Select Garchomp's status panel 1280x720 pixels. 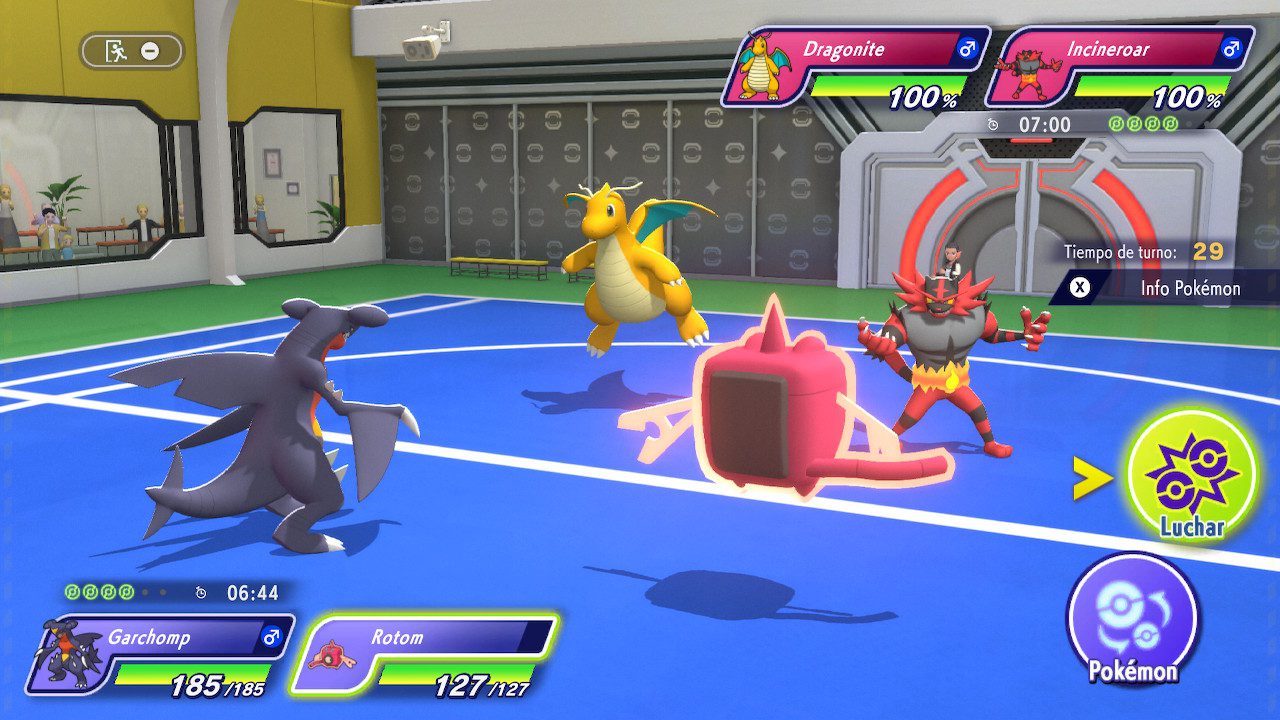tap(160, 655)
